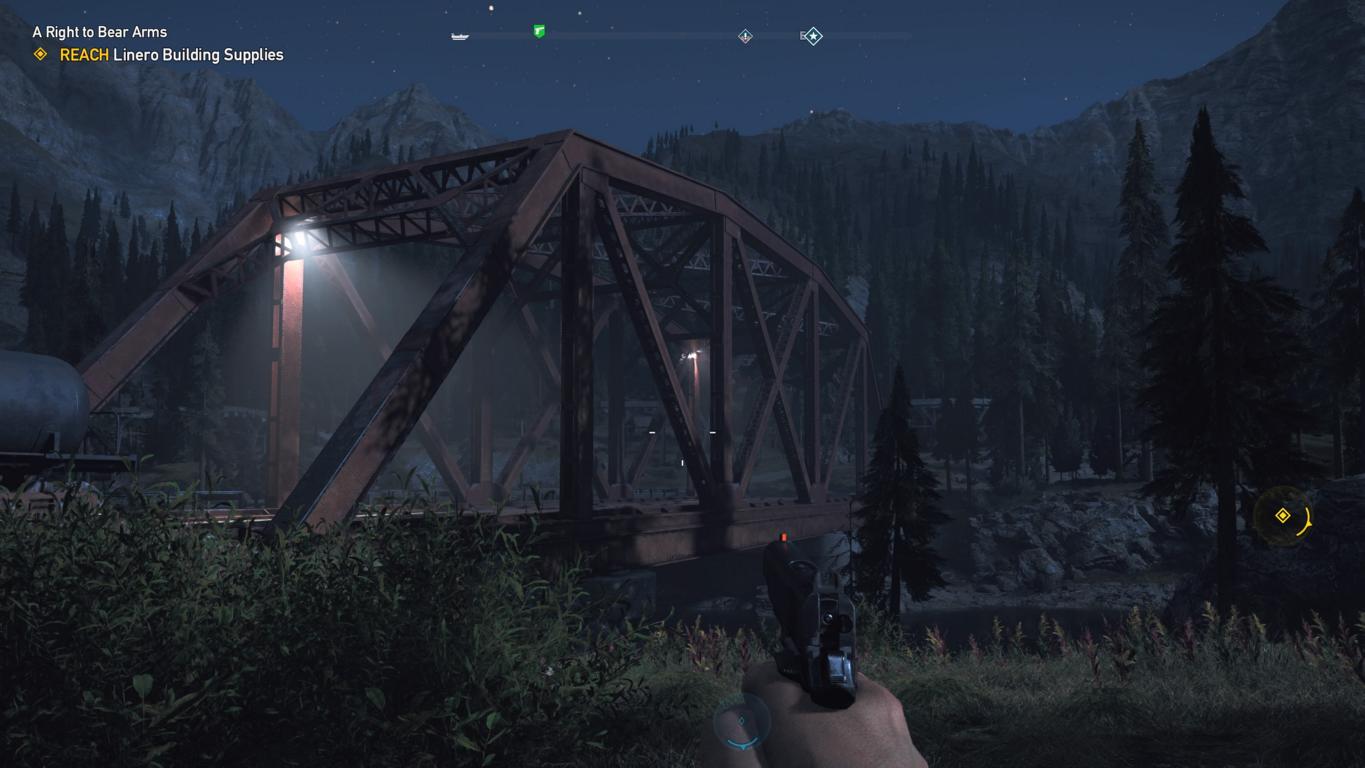1365x768 pixels.
Task: Select the REACH keyword in the objective line
Action: pyautogui.click(x=84, y=55)
